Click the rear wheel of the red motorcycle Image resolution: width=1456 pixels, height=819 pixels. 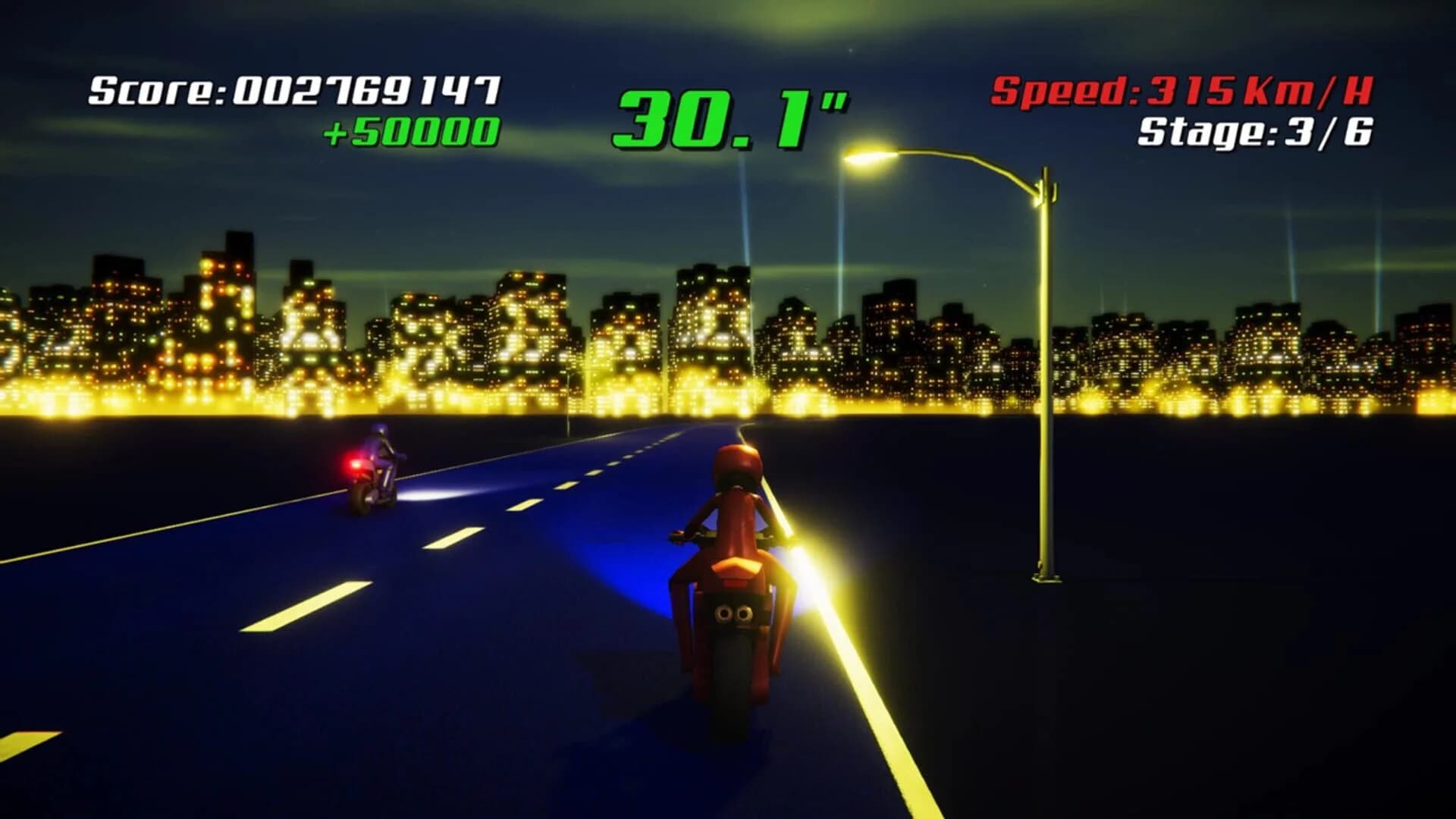point(730,675)
